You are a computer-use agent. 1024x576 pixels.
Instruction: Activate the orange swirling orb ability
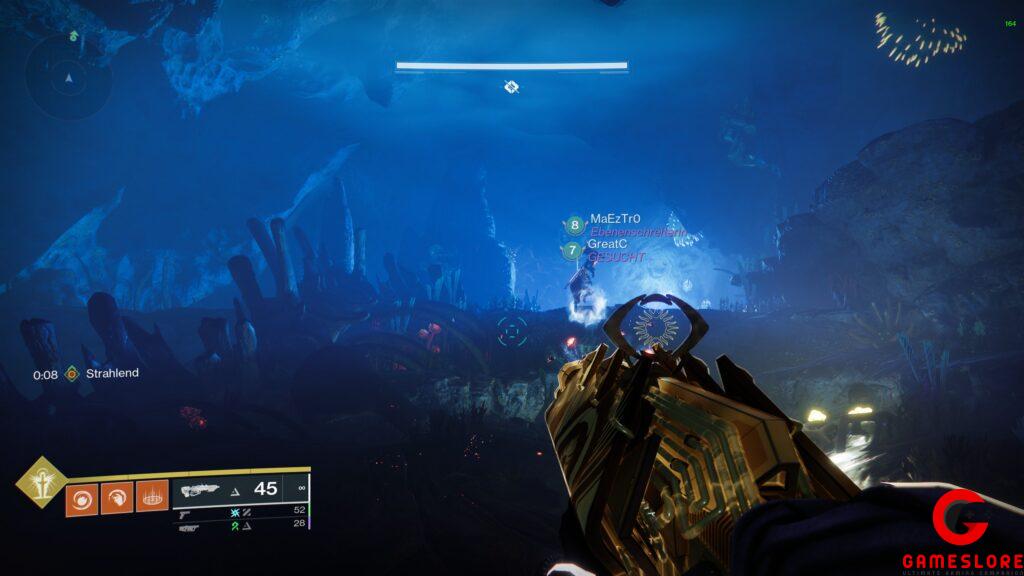[81, 499]
